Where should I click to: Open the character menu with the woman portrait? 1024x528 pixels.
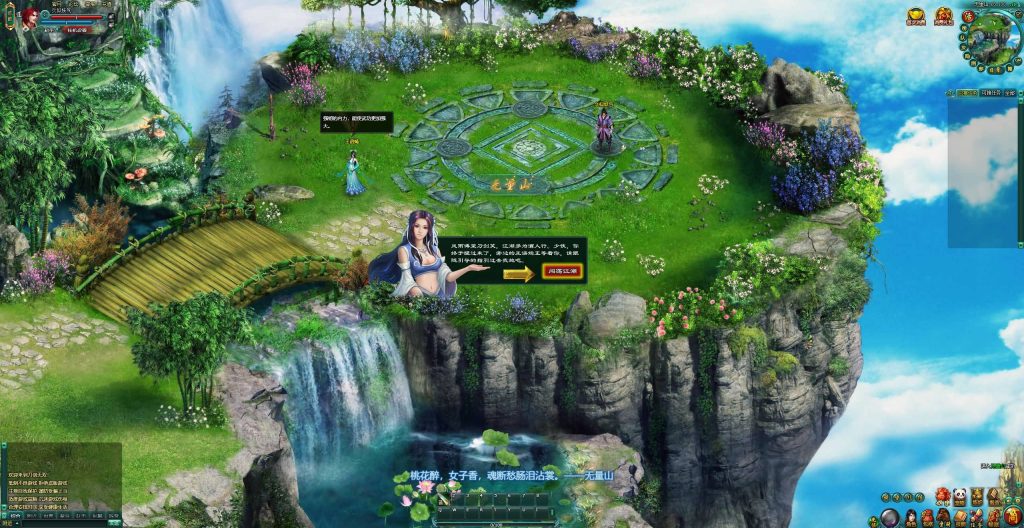pyautogui.click(x=911, y=518)
